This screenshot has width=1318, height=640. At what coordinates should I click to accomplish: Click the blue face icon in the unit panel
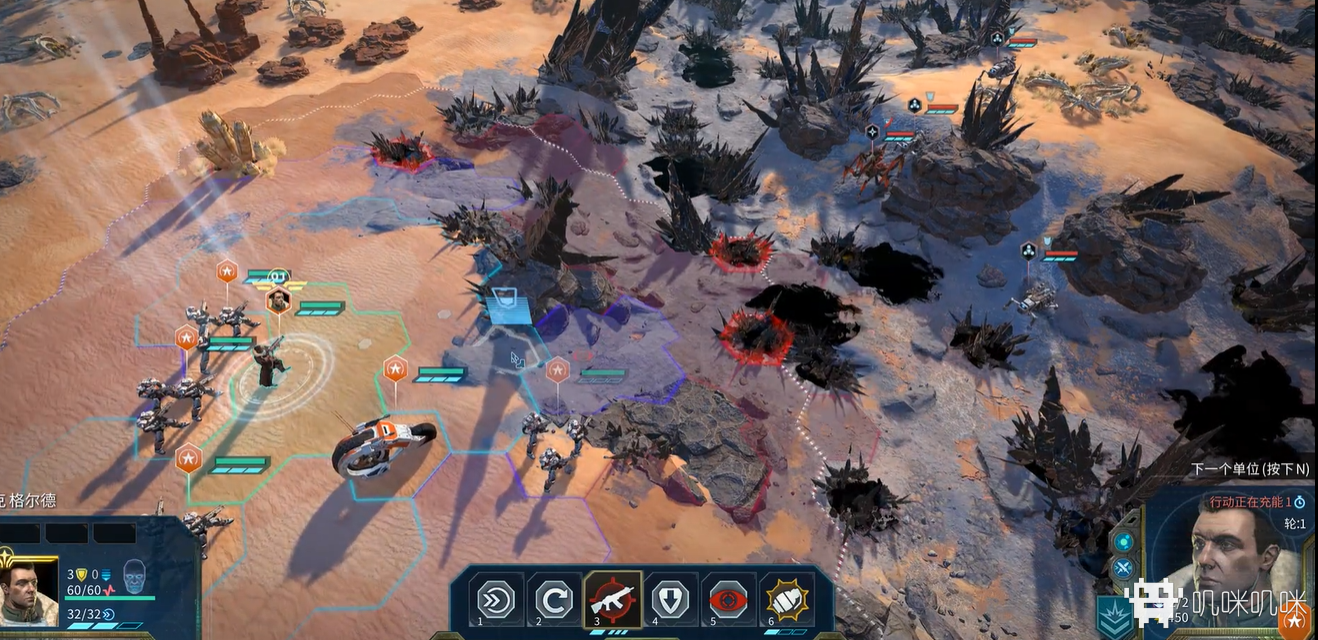(134, 576)
